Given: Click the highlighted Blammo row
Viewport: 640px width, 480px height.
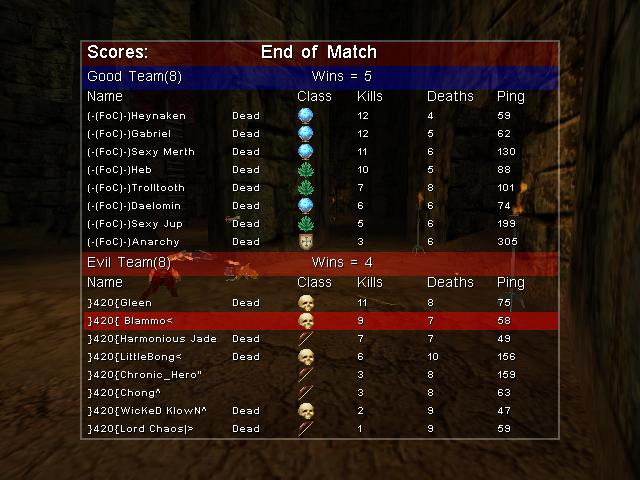Looking at the screenshot, I should pyautogui.click(x=320, y=321).
